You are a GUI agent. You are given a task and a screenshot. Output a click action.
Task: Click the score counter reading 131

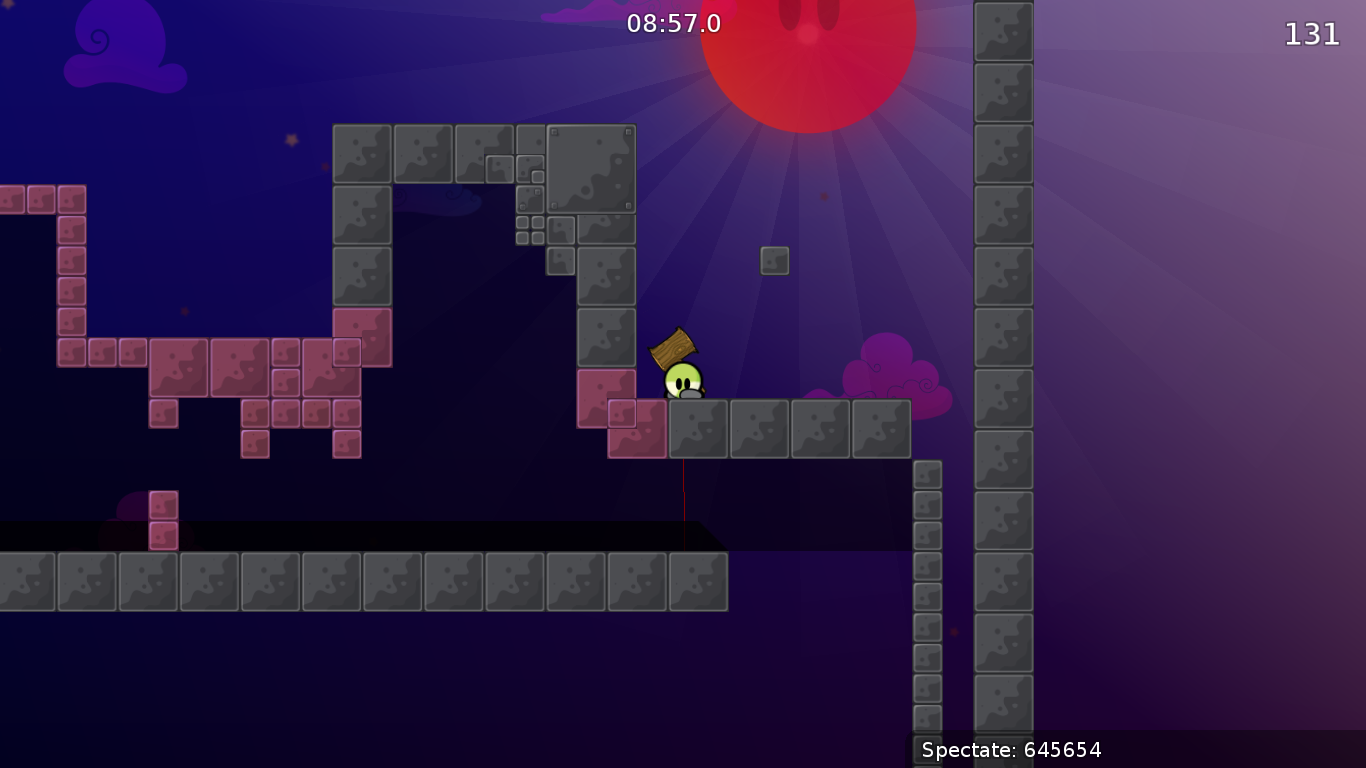tap(1310, 34)
